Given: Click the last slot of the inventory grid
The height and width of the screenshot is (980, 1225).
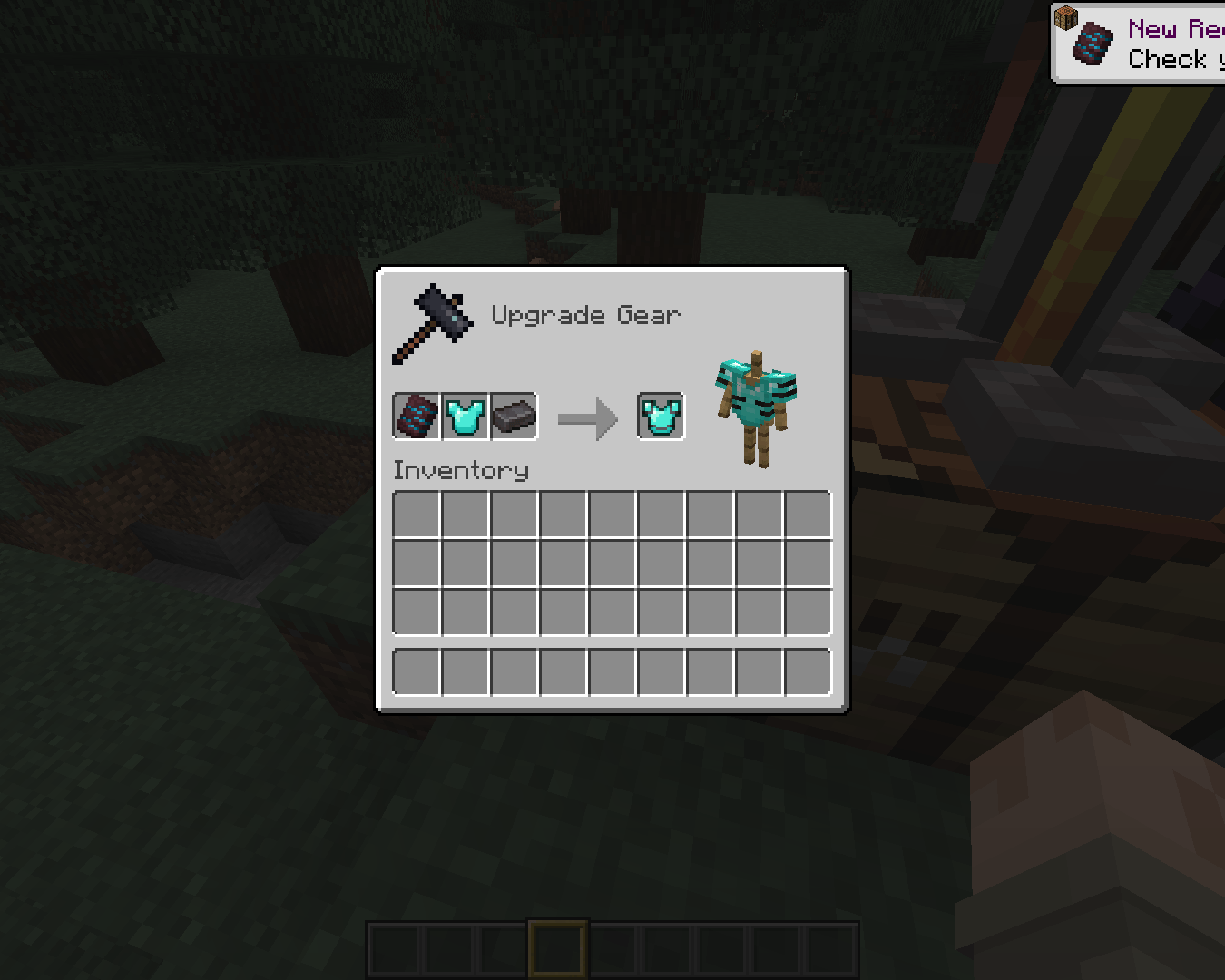Looking at the screenshot, I should point(808,611).
